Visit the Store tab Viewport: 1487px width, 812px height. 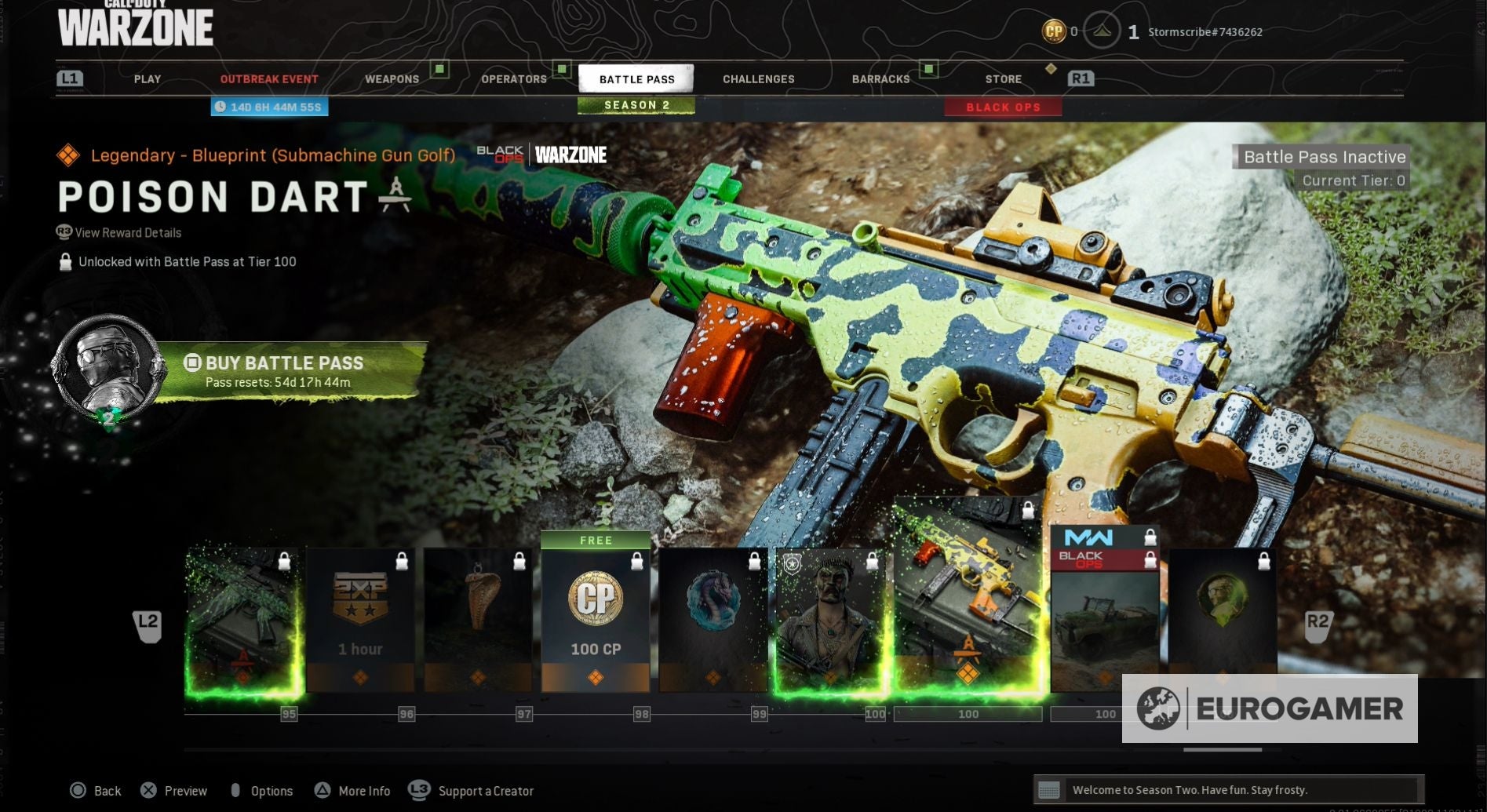click(1003, 79)
